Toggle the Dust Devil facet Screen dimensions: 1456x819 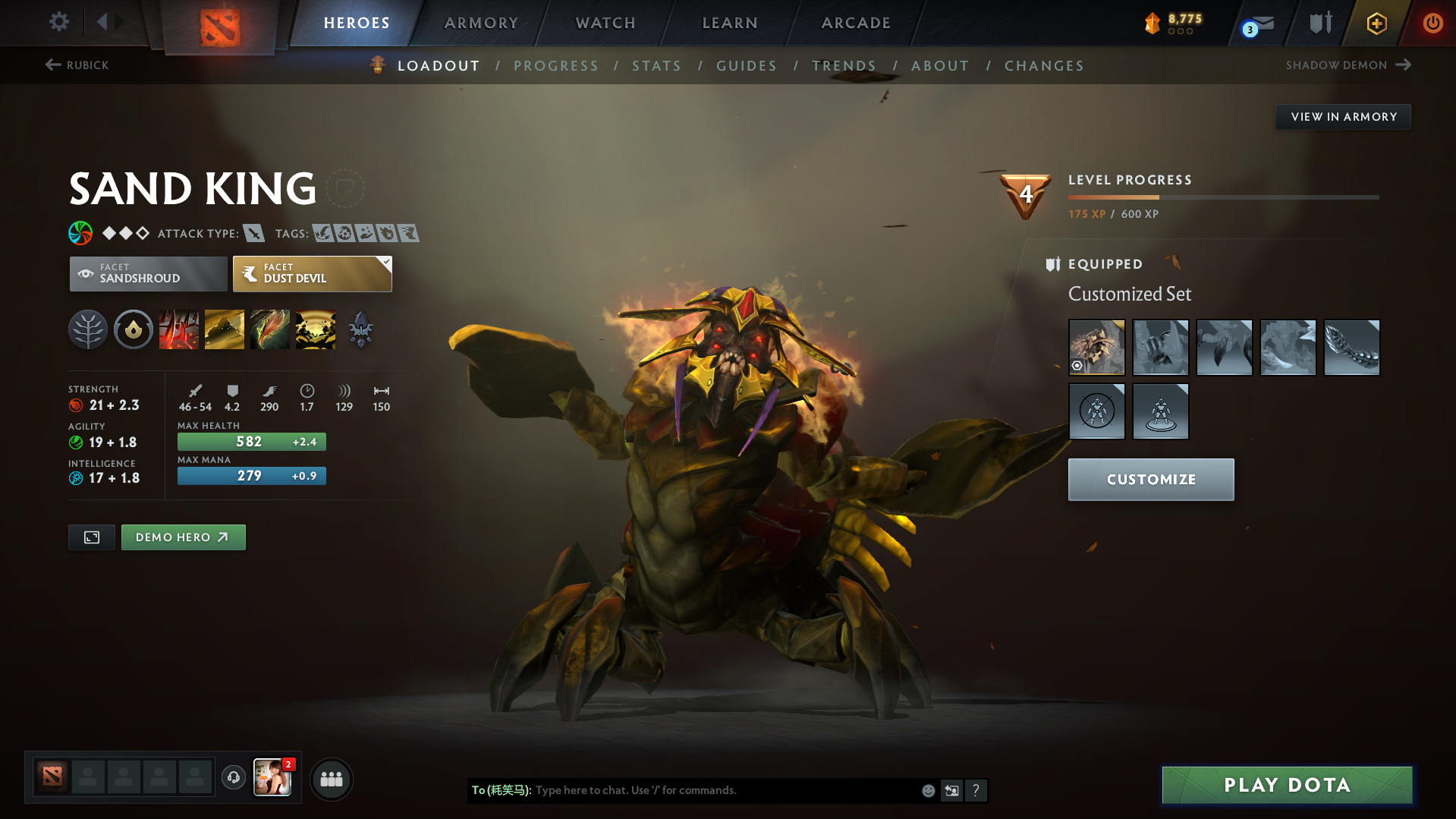(x=312, y=273)
